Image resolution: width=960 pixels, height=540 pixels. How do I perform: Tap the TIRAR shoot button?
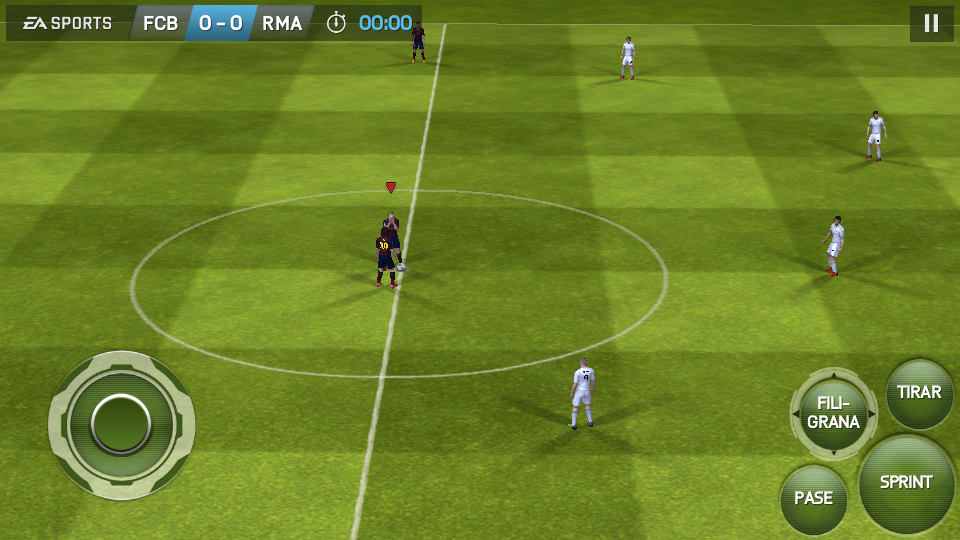919,392
